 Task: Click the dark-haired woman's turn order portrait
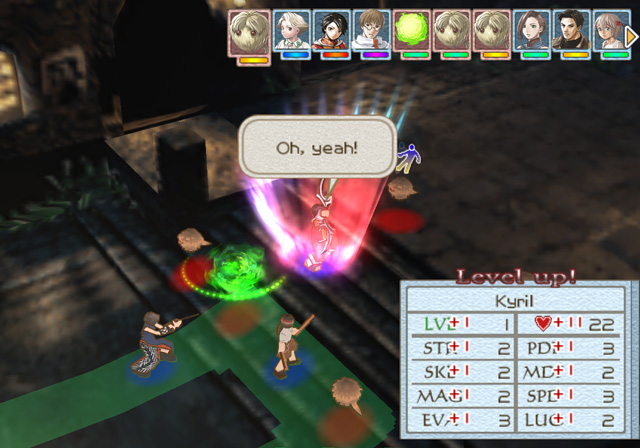point(532,31)
